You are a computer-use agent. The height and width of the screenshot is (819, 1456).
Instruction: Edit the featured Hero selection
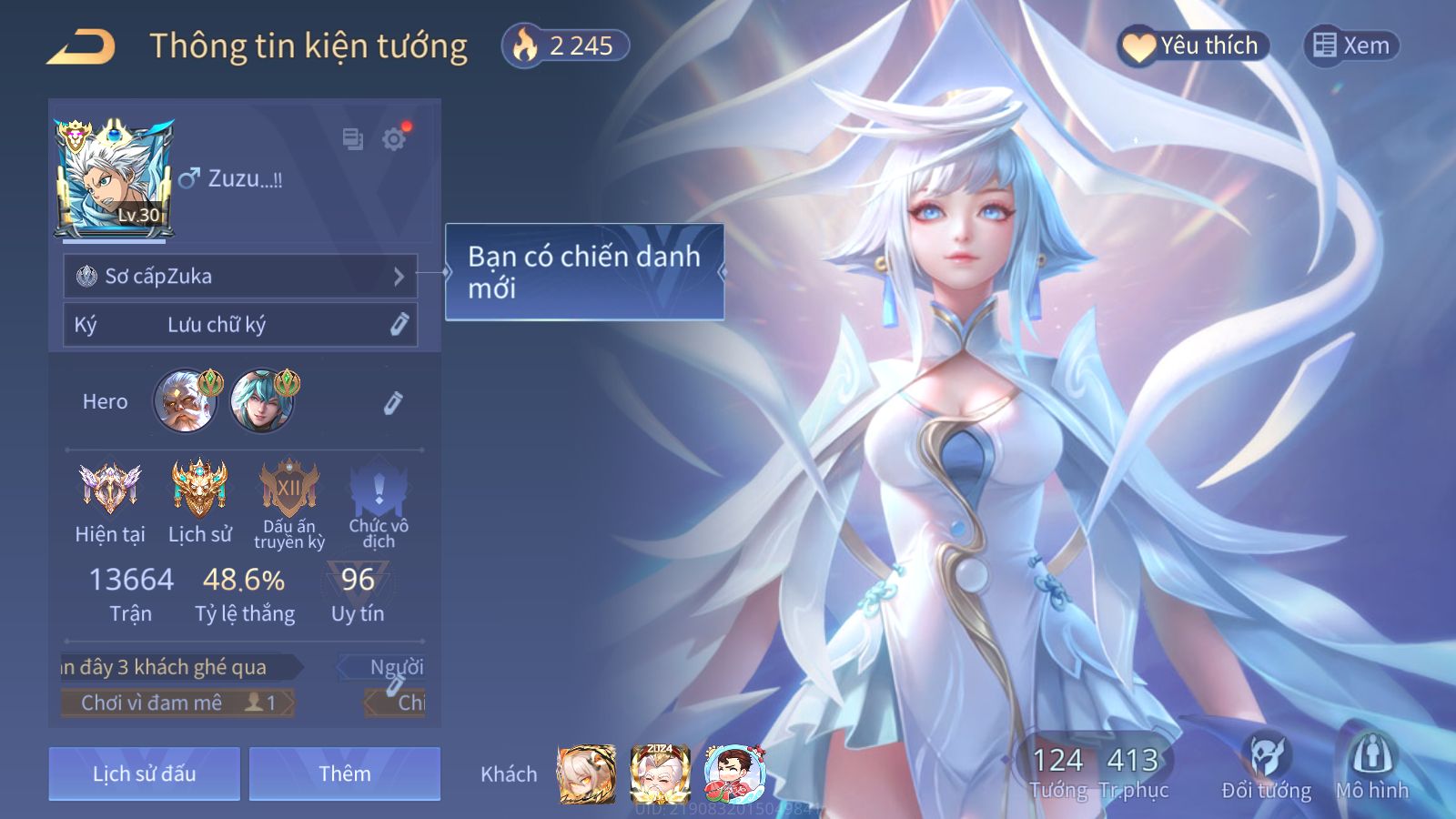[x=392, y=402]
